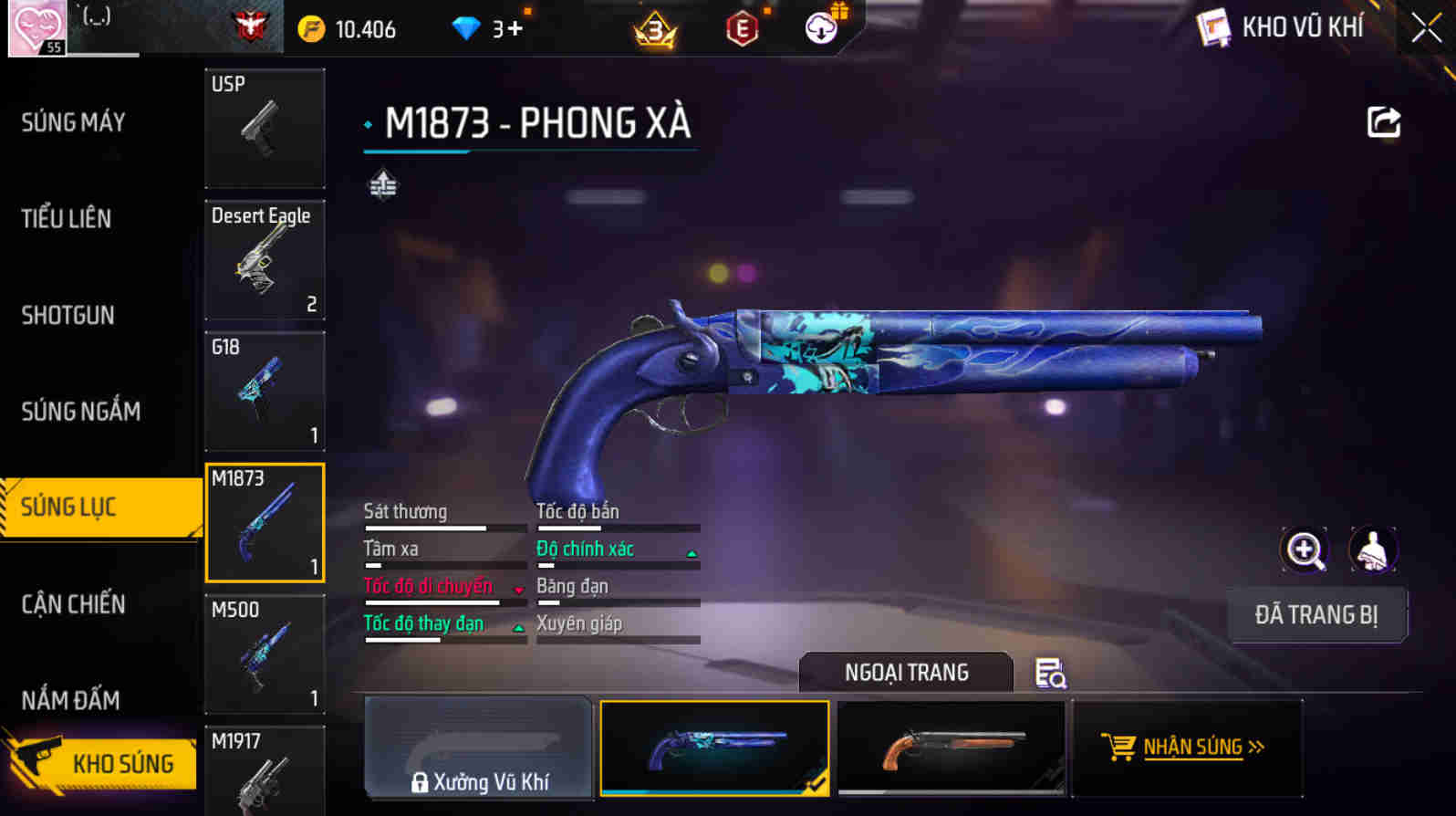The image size is (1456, 816).
Task: Switch to the SHOTGUN weapon category
Action: [67, 315]
